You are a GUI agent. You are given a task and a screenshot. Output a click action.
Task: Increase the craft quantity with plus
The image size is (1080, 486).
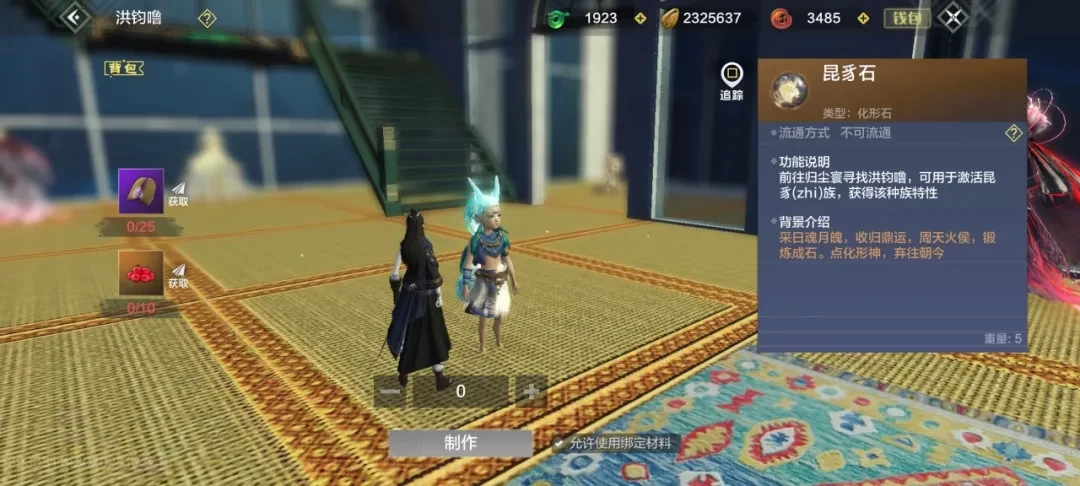pyautogui.click(x=530, y=391)
